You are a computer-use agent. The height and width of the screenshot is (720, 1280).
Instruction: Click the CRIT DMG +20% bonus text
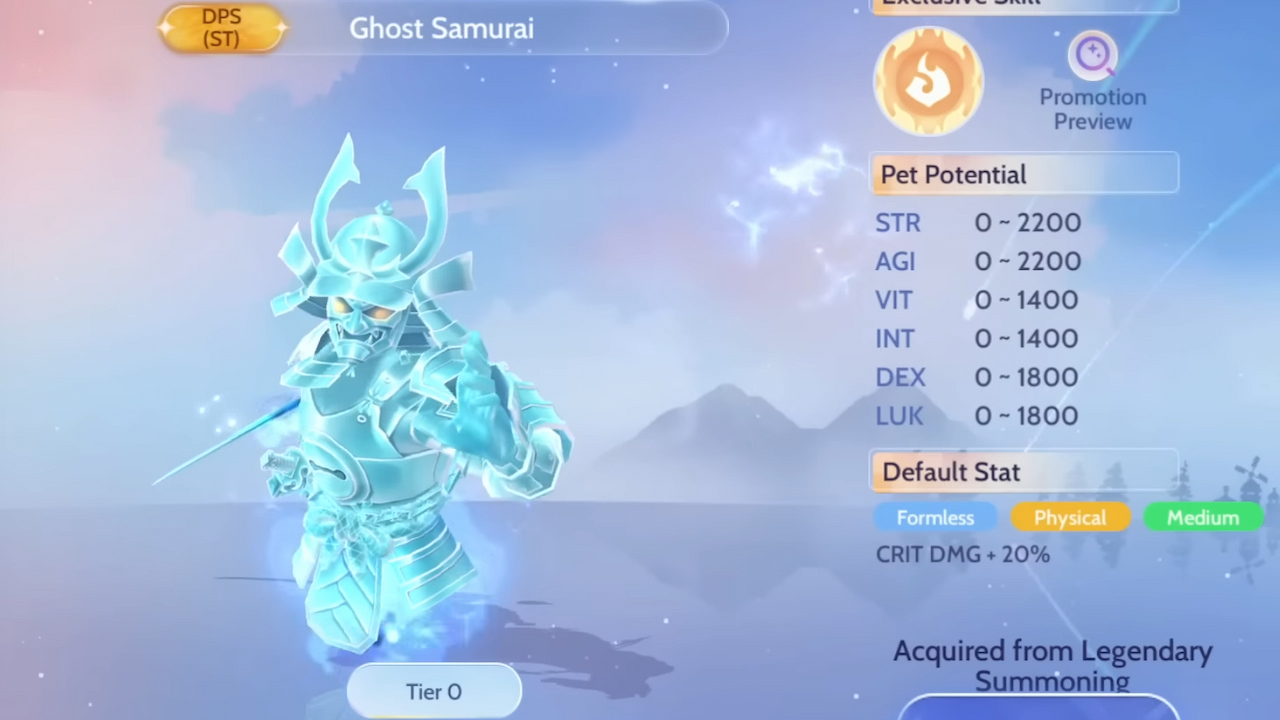962,554
